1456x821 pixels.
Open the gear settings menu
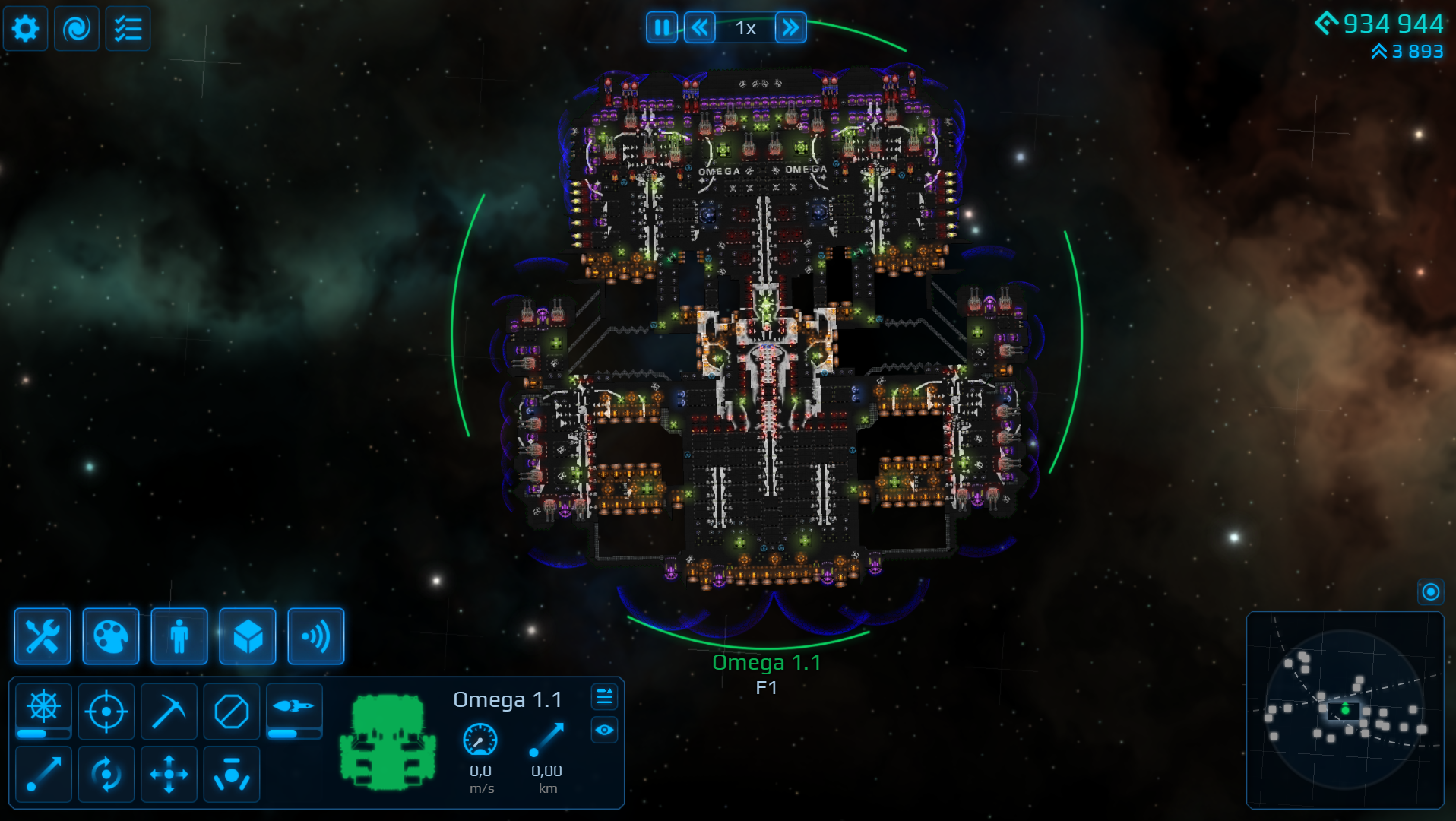click(25, 29)
